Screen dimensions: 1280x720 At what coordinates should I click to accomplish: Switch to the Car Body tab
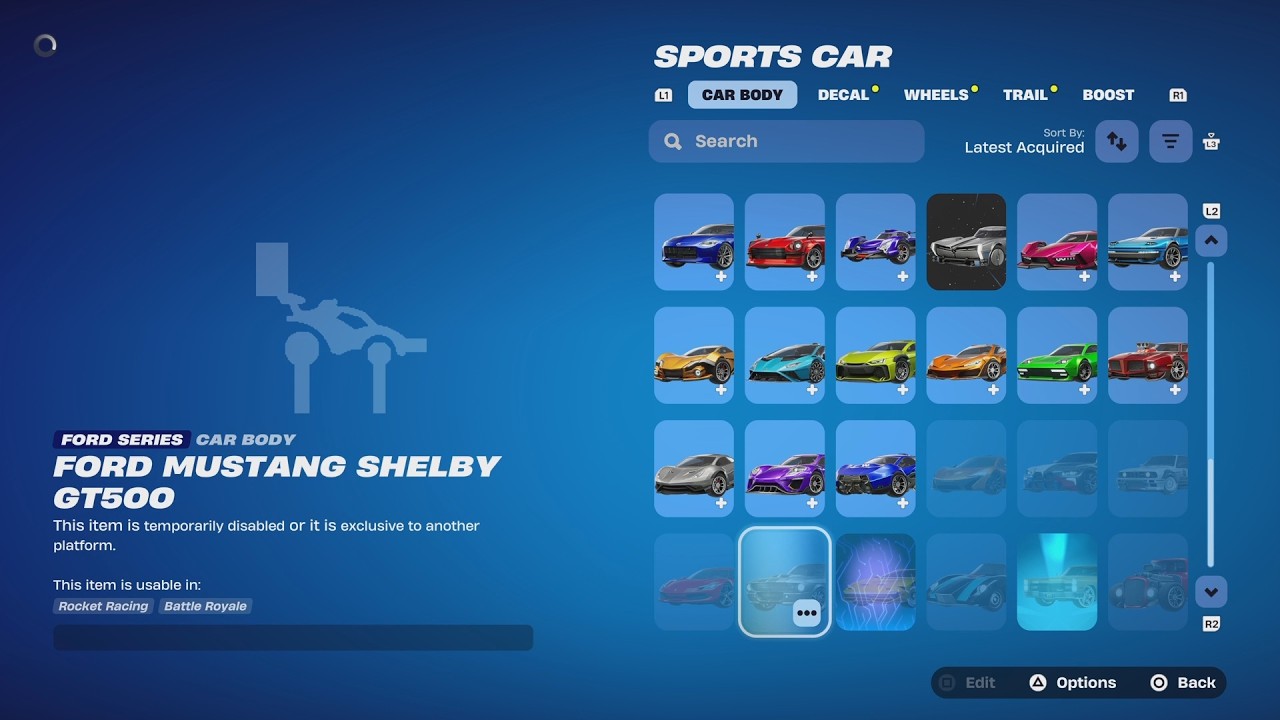tap(742, 95)
